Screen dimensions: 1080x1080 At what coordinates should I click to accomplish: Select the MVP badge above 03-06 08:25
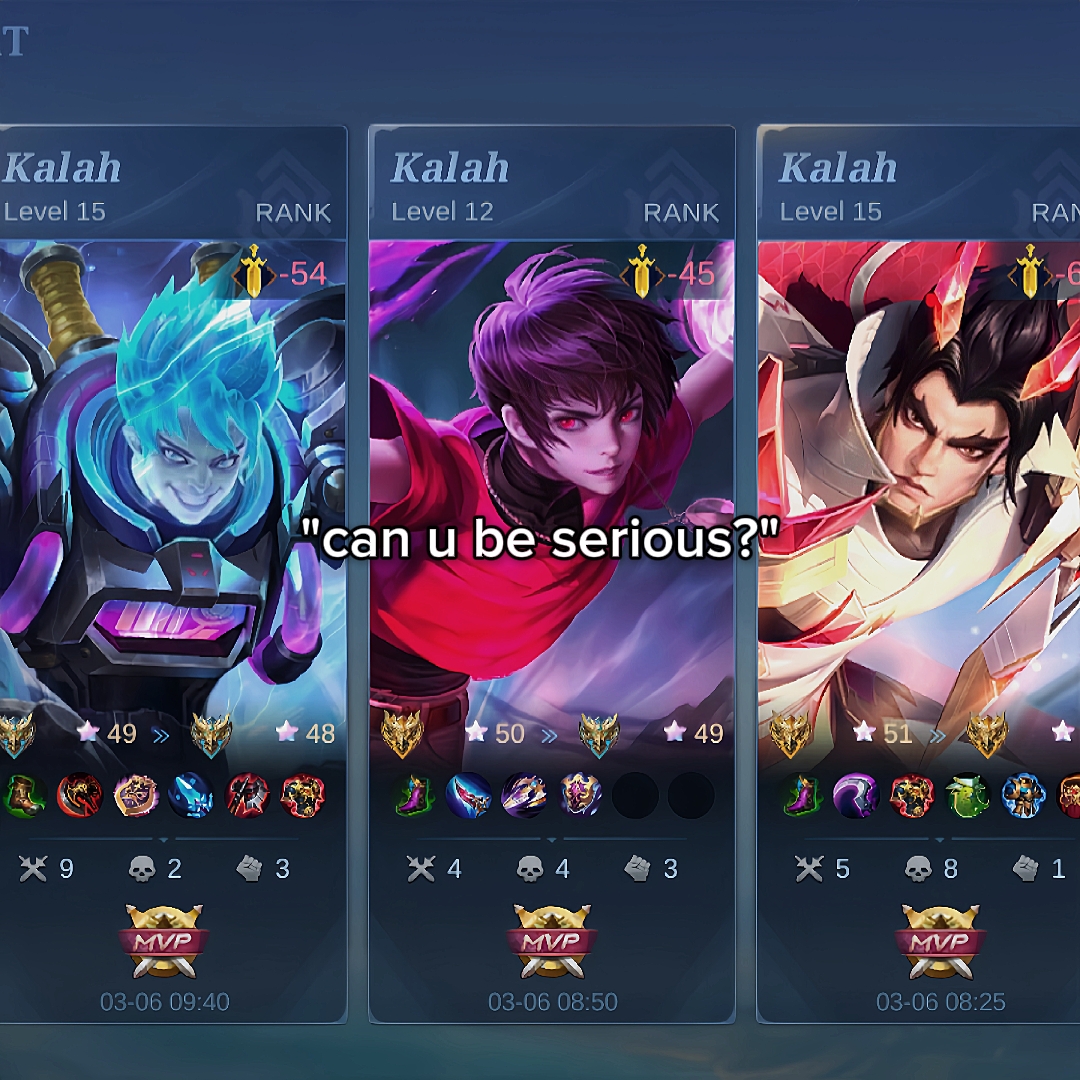coord(940,942)
